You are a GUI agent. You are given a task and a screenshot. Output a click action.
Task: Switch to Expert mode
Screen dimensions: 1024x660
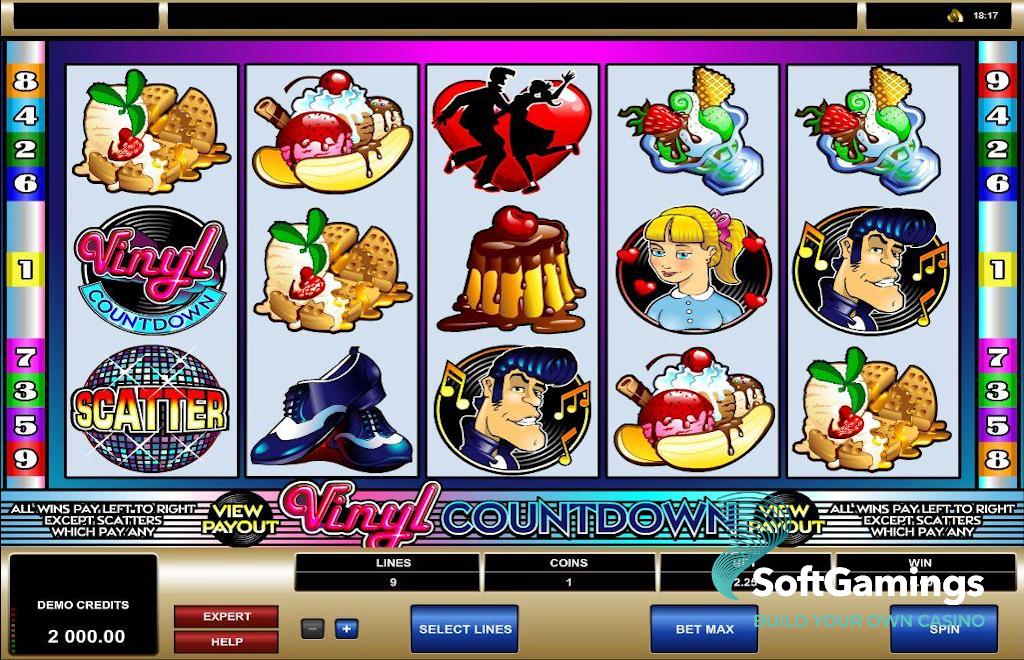tap(226, 616)
